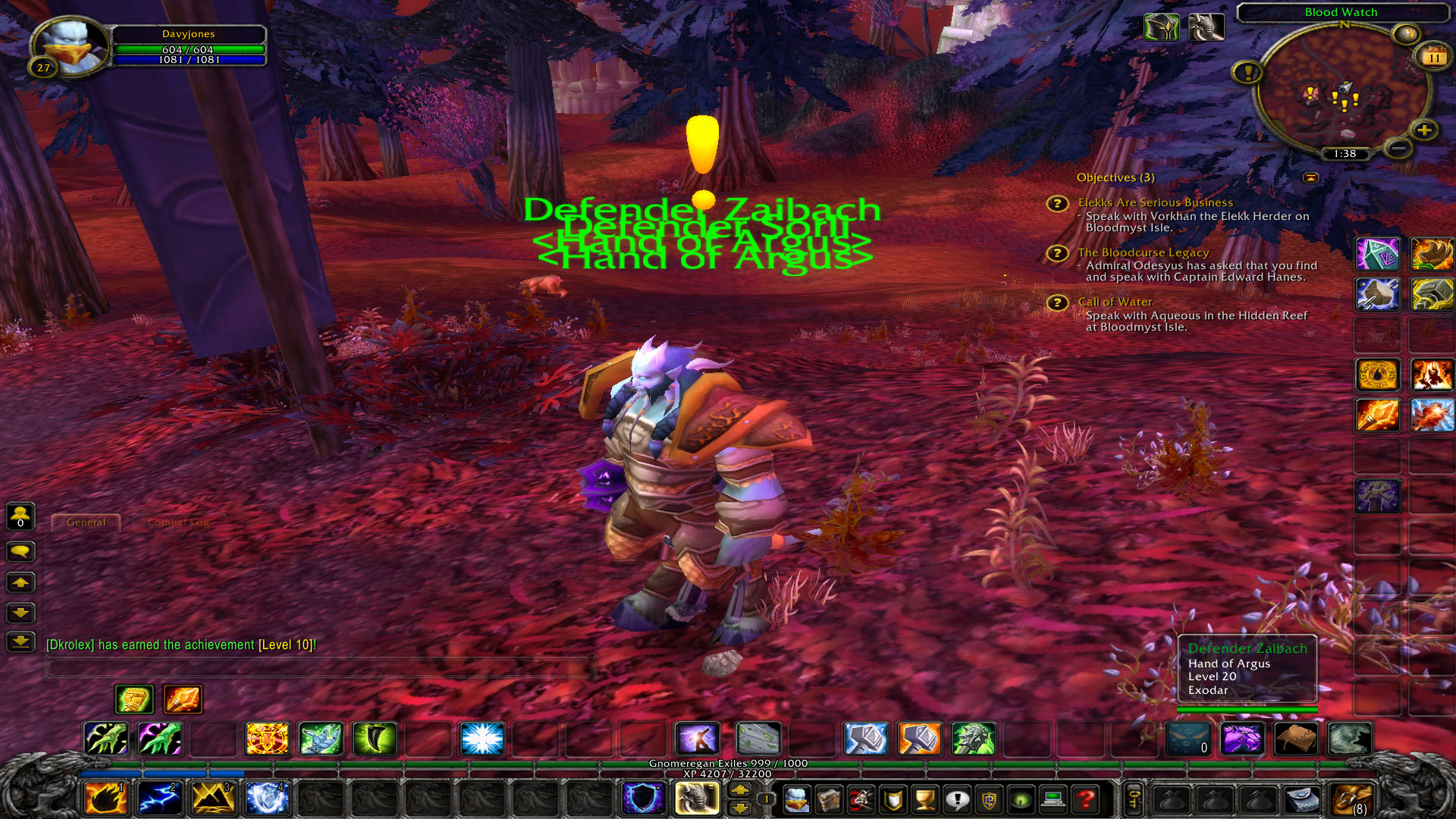This screenshot has height=819, width=1456.
Task: Select the Elekks Are Serious Business quest
Action: pyautogui.click(x=1155, y=202)
